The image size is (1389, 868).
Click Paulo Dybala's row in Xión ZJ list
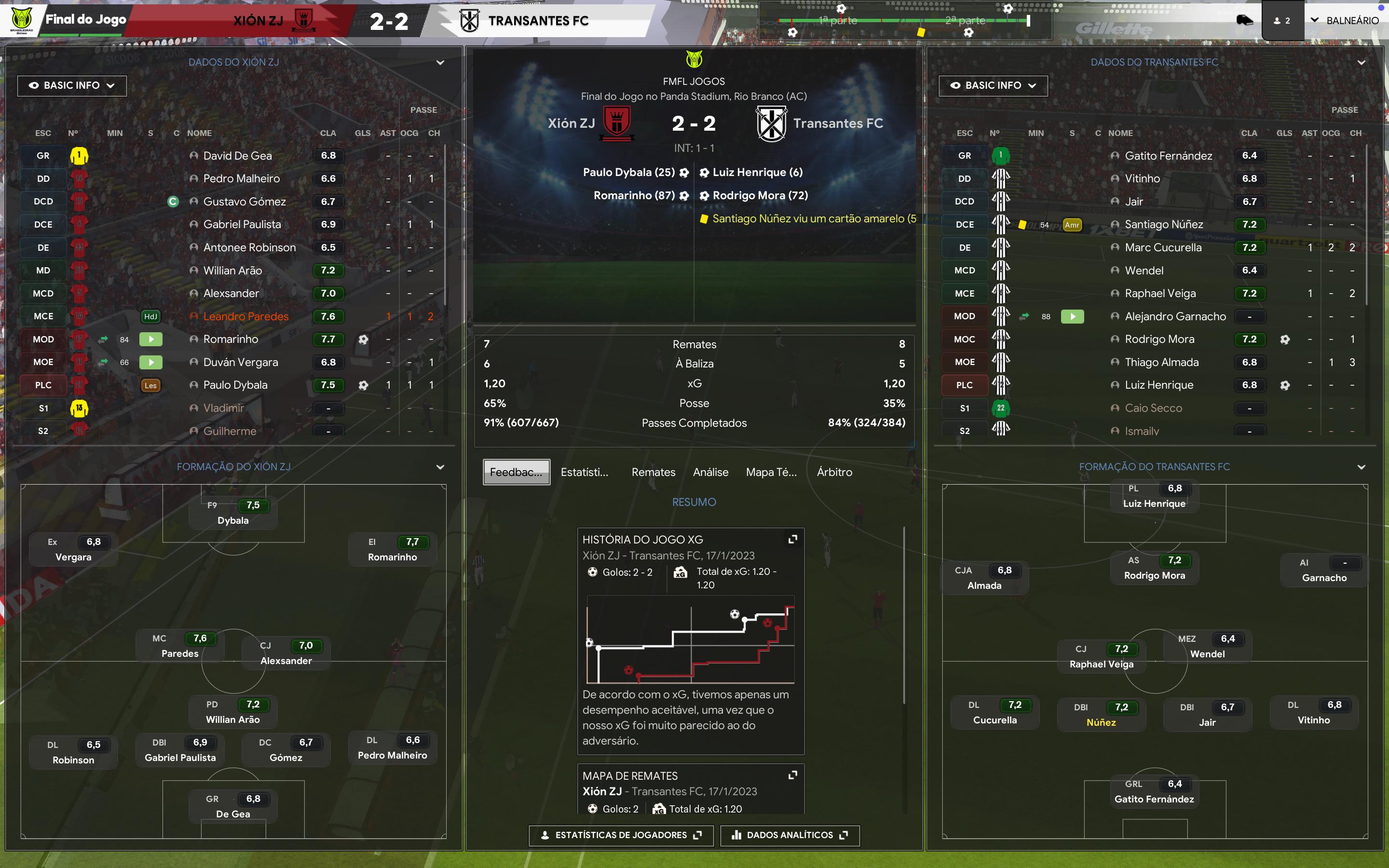235,385
